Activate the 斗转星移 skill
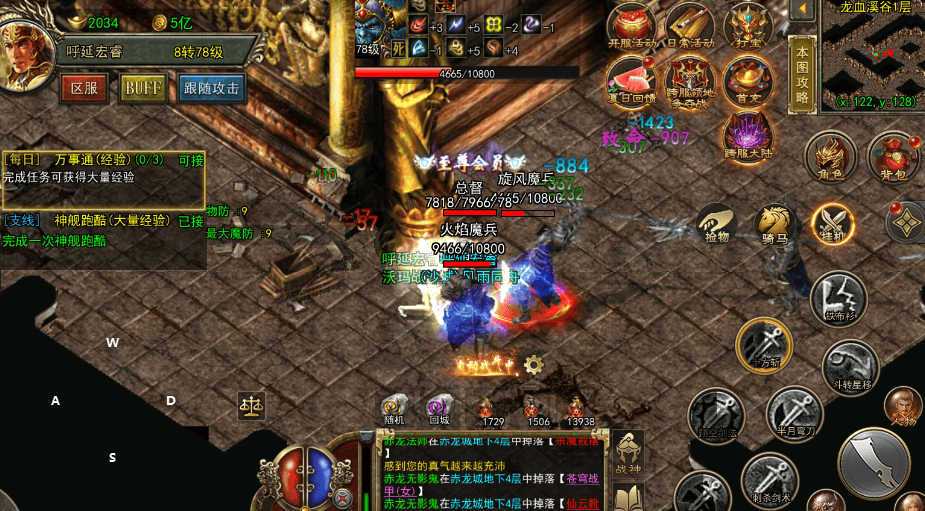Image resolution: width=925 pixels, height=511 pixels. click(850, 367)
